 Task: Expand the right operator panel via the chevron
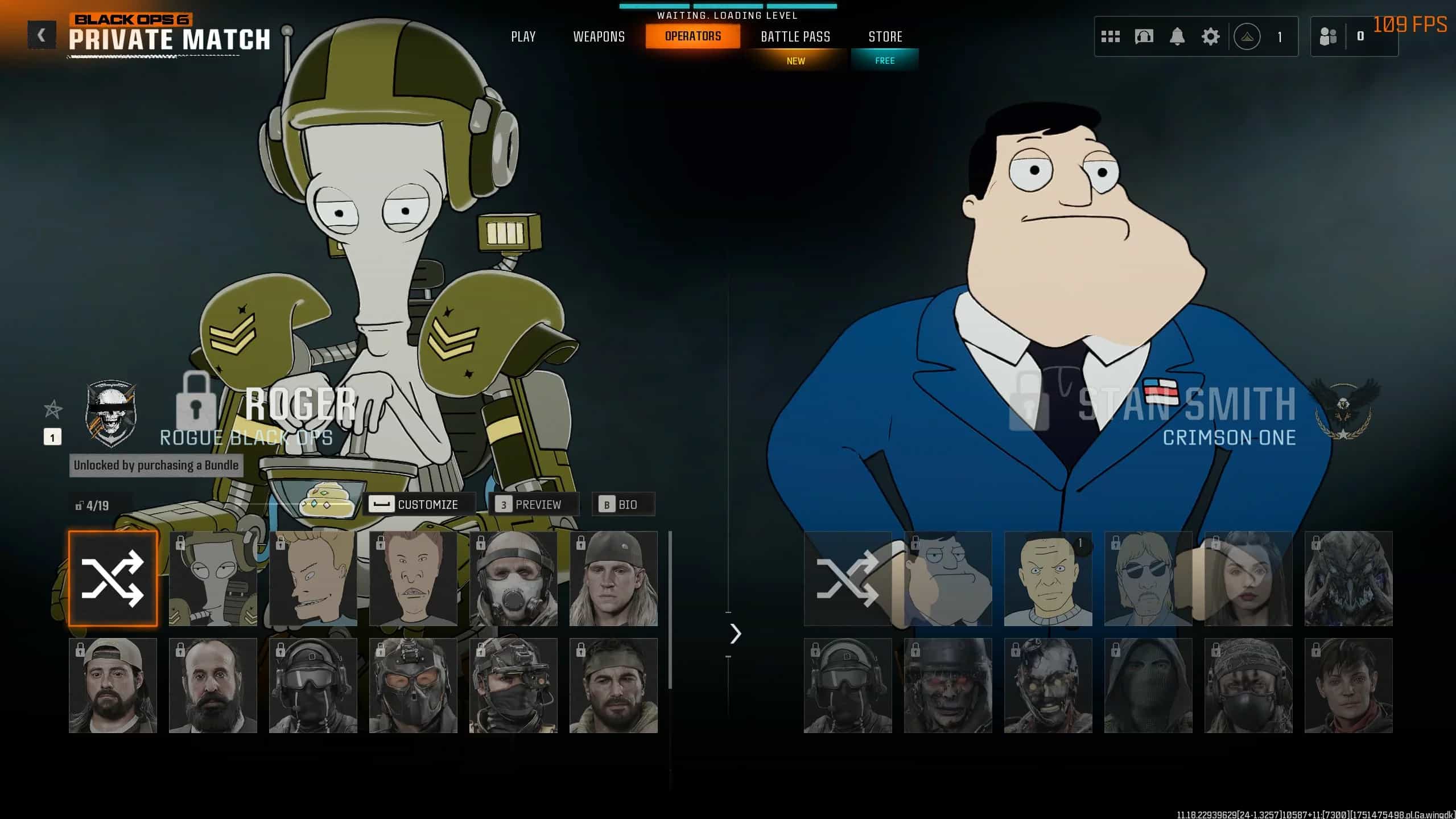[x=736, y=633]
